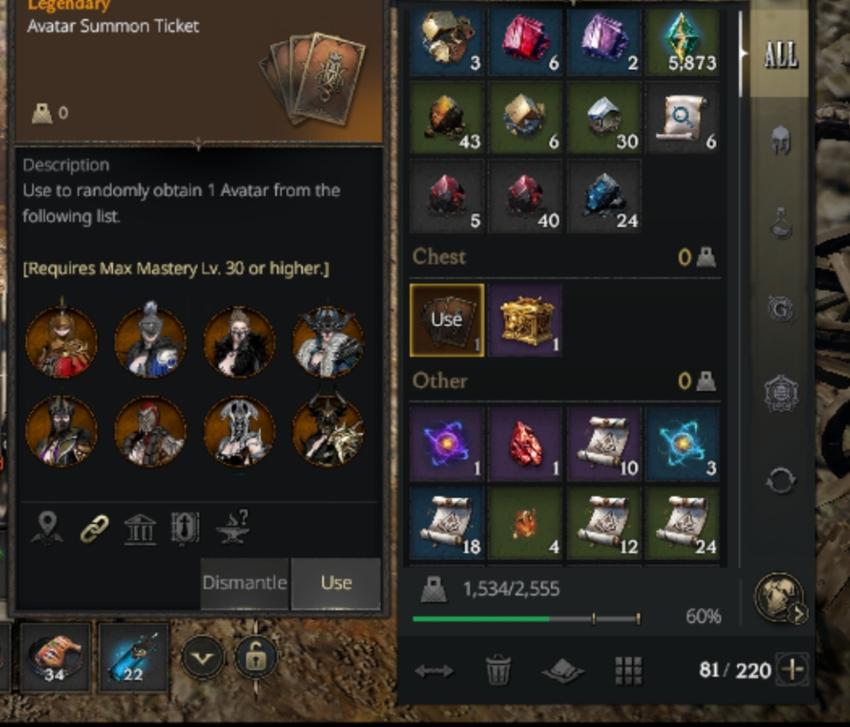
Task: Click the round down-arrow expander button
Action: click(203, 658)
